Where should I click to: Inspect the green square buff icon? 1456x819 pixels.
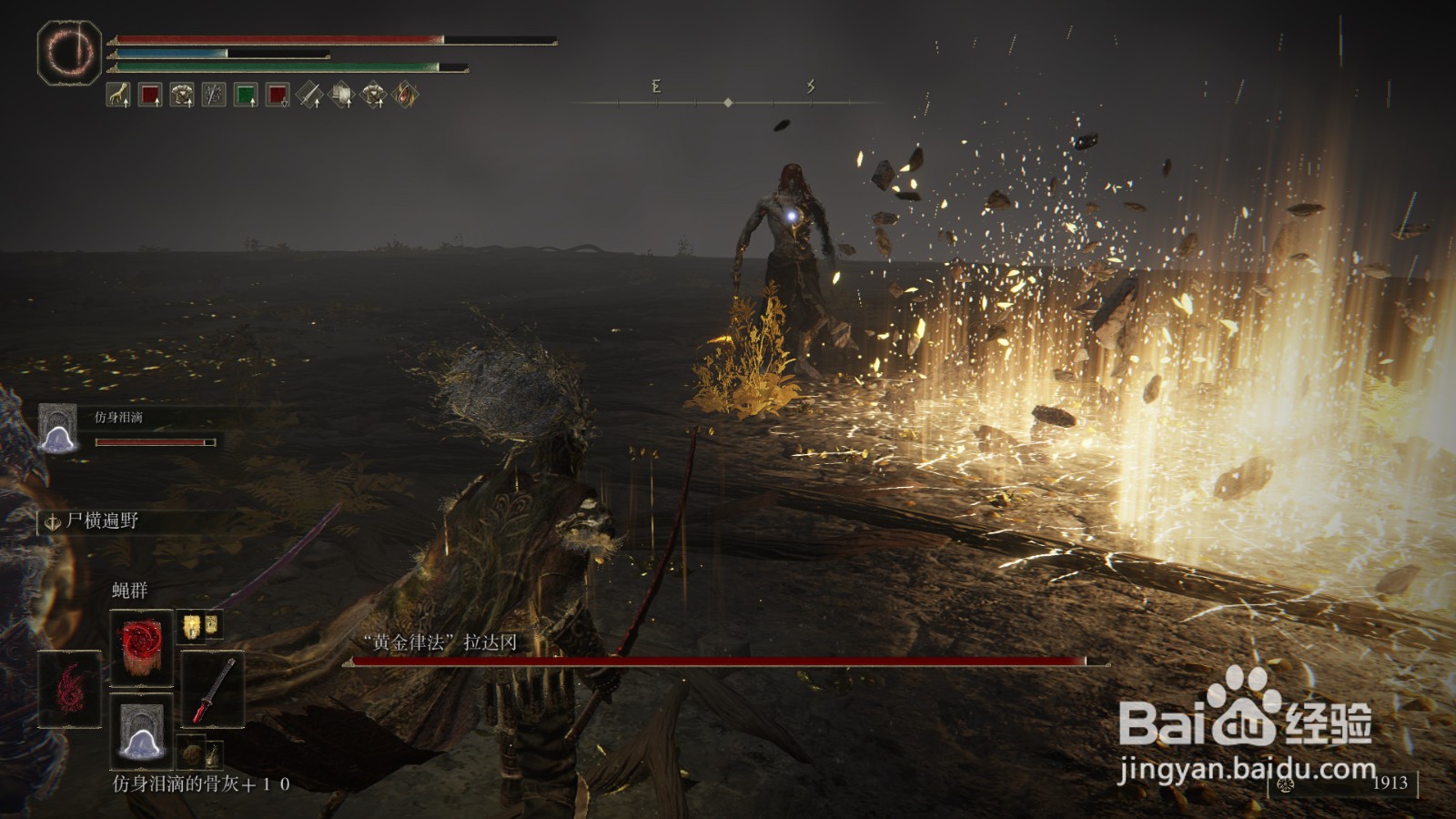click(246, 95)
